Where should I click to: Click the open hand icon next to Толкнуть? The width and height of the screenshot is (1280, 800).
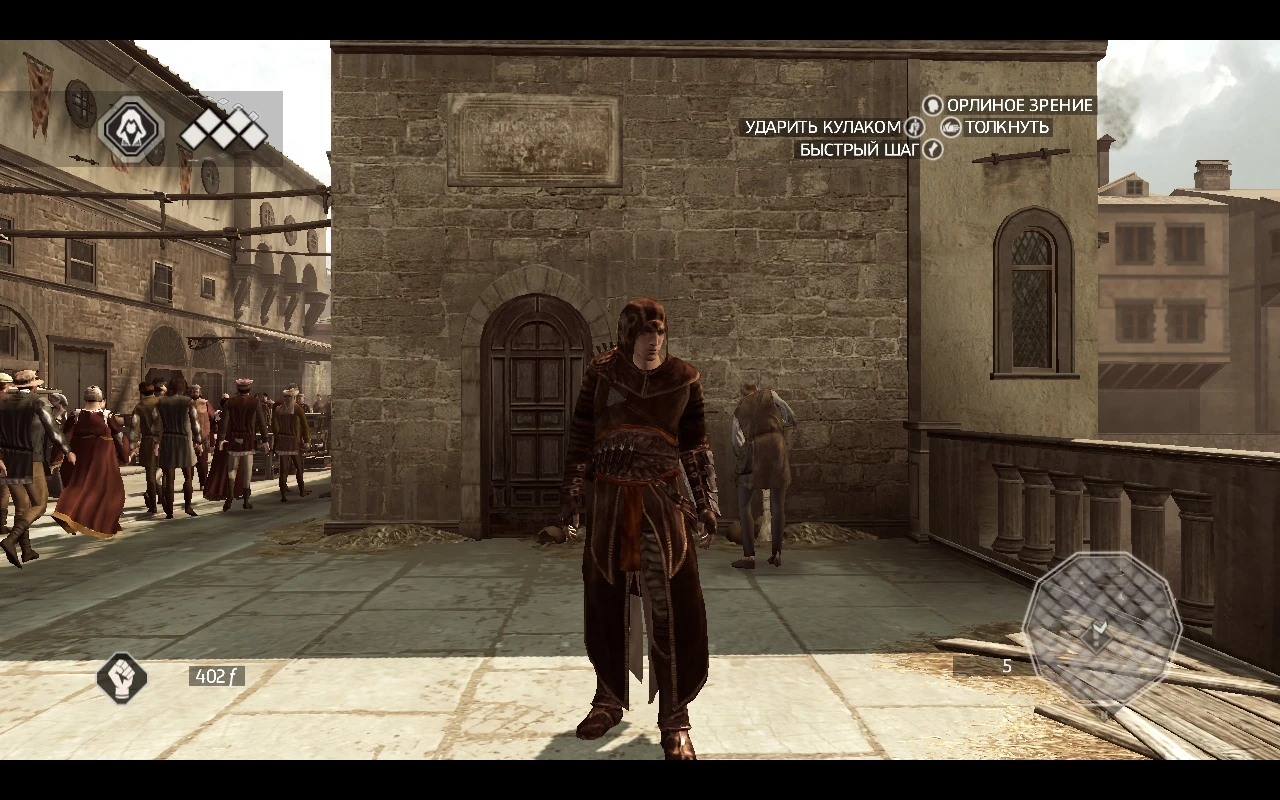[951, 127]
